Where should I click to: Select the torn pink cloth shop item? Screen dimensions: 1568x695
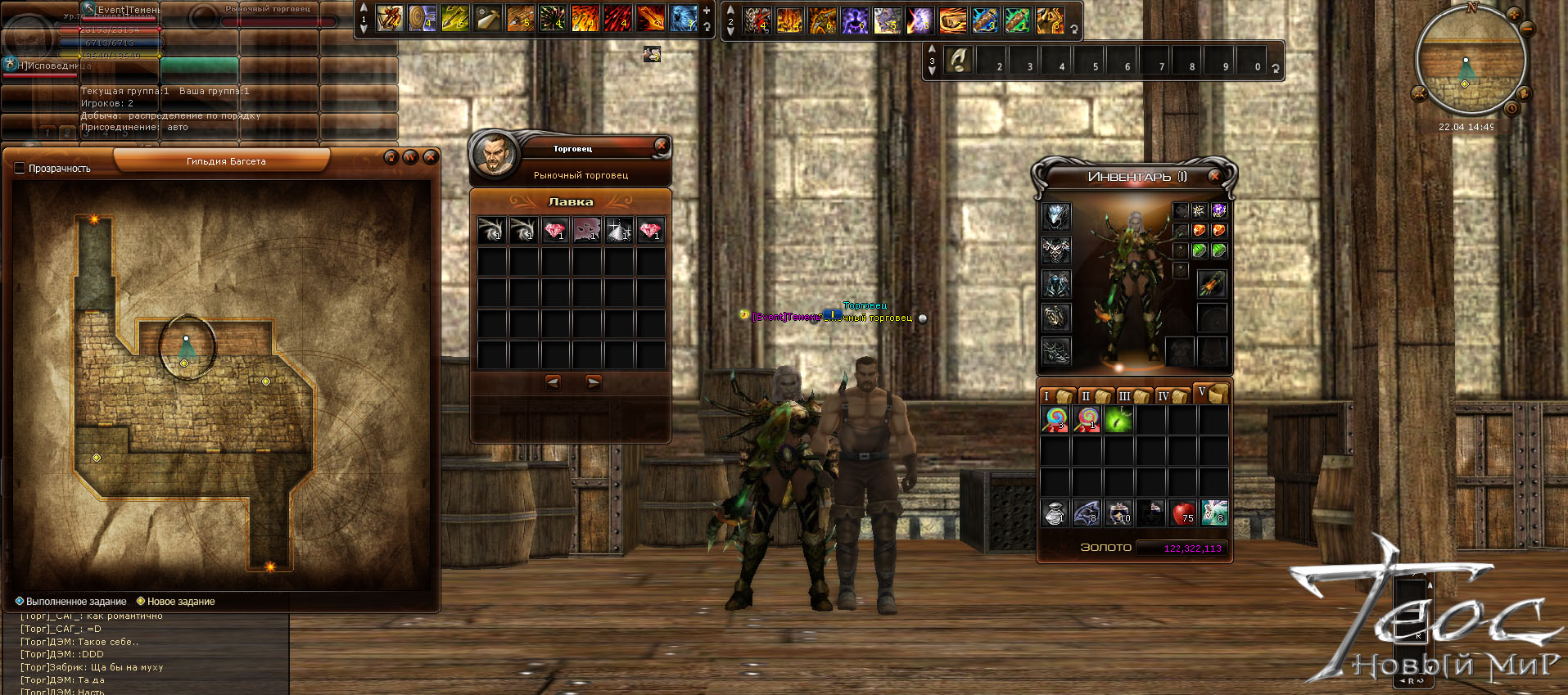pyautogui.click(x=587, y=231)
